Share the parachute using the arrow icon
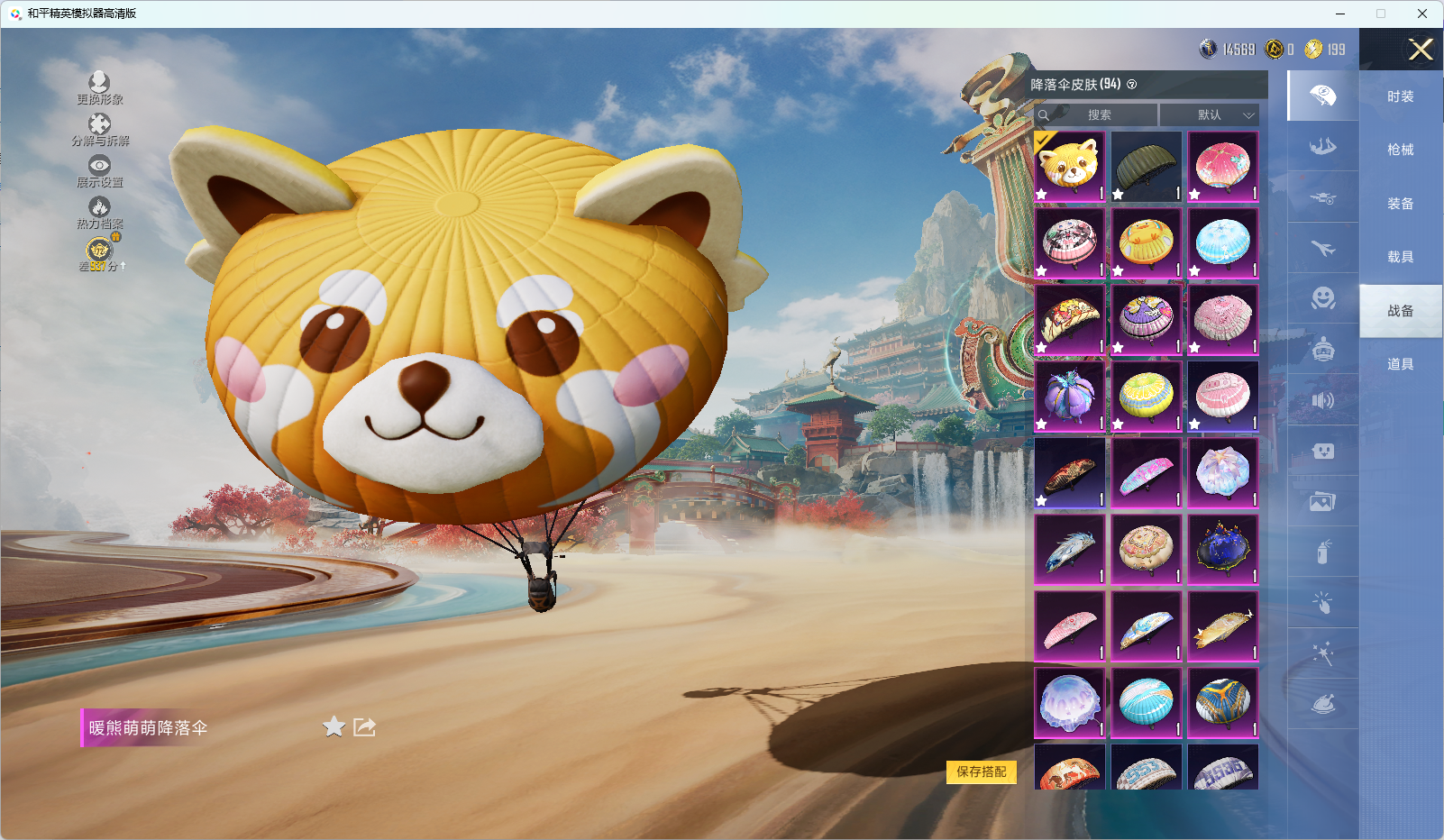This screenshot has width=1444, height=840. [x=364, y=726]
